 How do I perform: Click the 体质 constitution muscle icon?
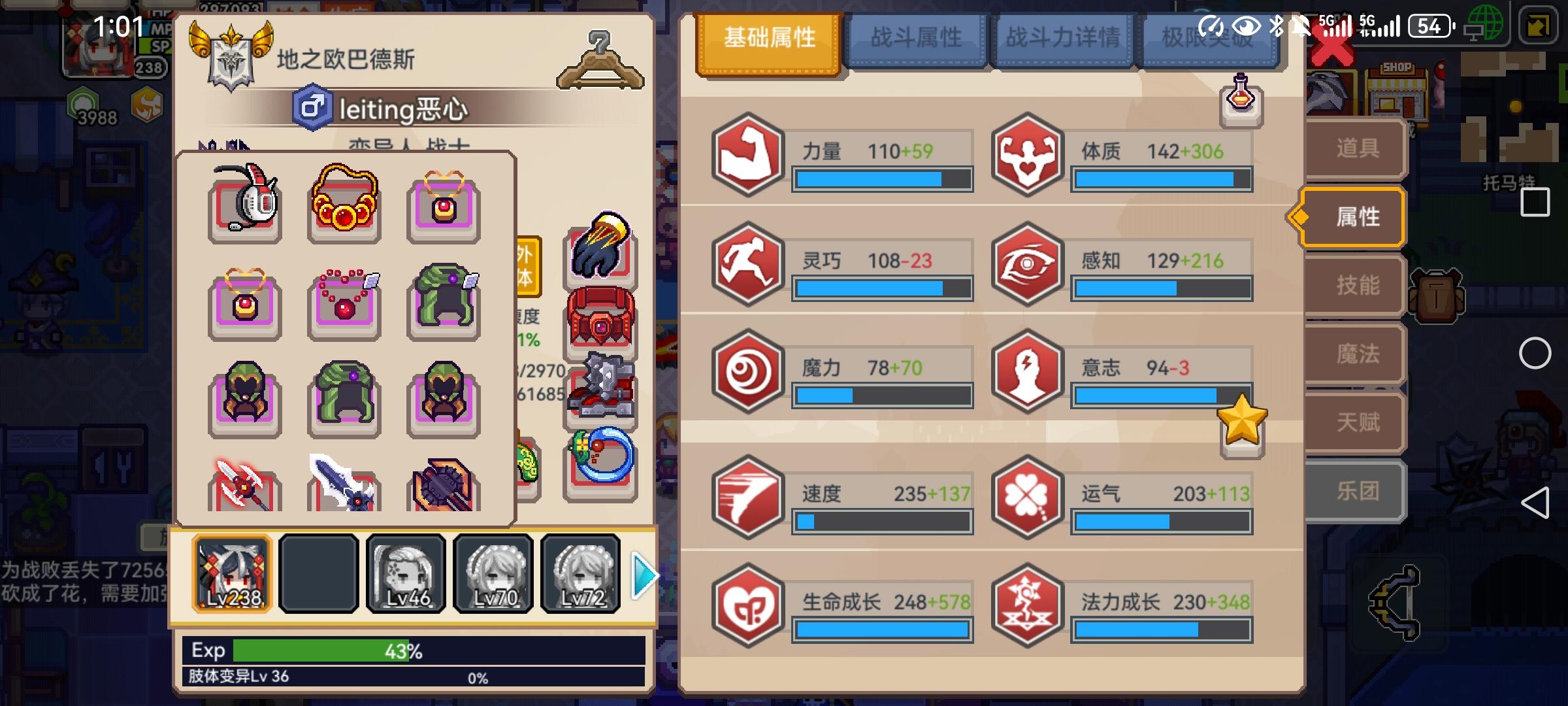coord(1030,153)
